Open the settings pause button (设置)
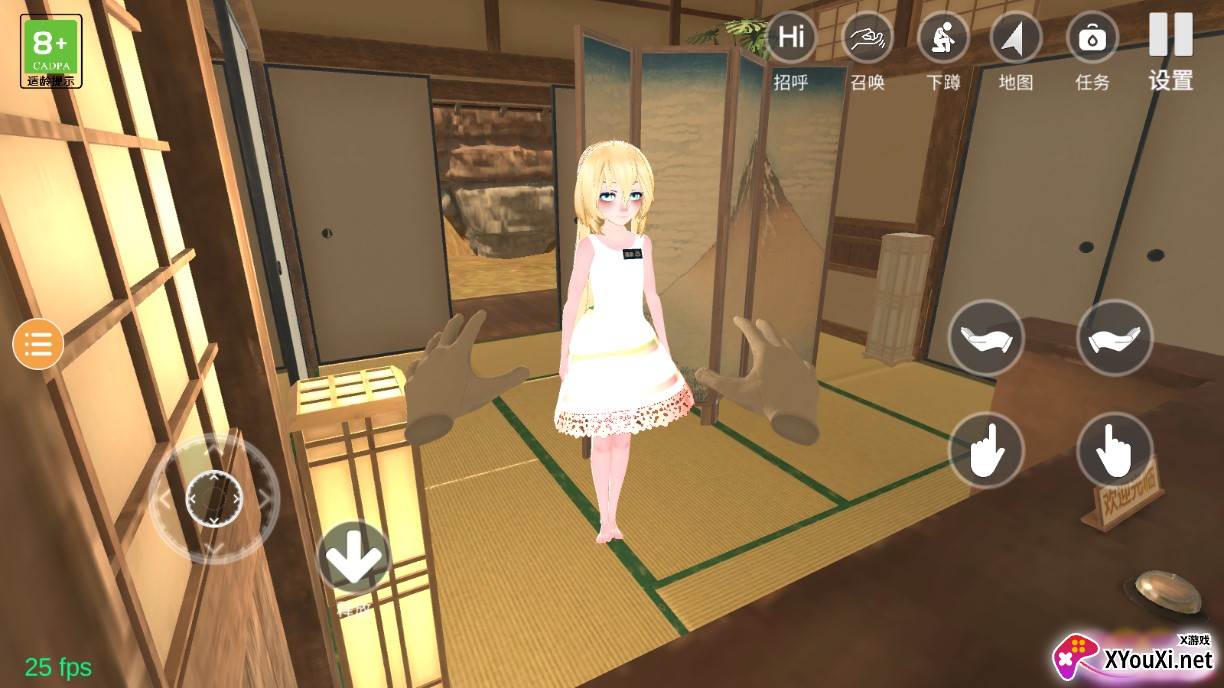Image resolution: width=1224 pixels, height=688 pixels. (x=1170, y=37)
